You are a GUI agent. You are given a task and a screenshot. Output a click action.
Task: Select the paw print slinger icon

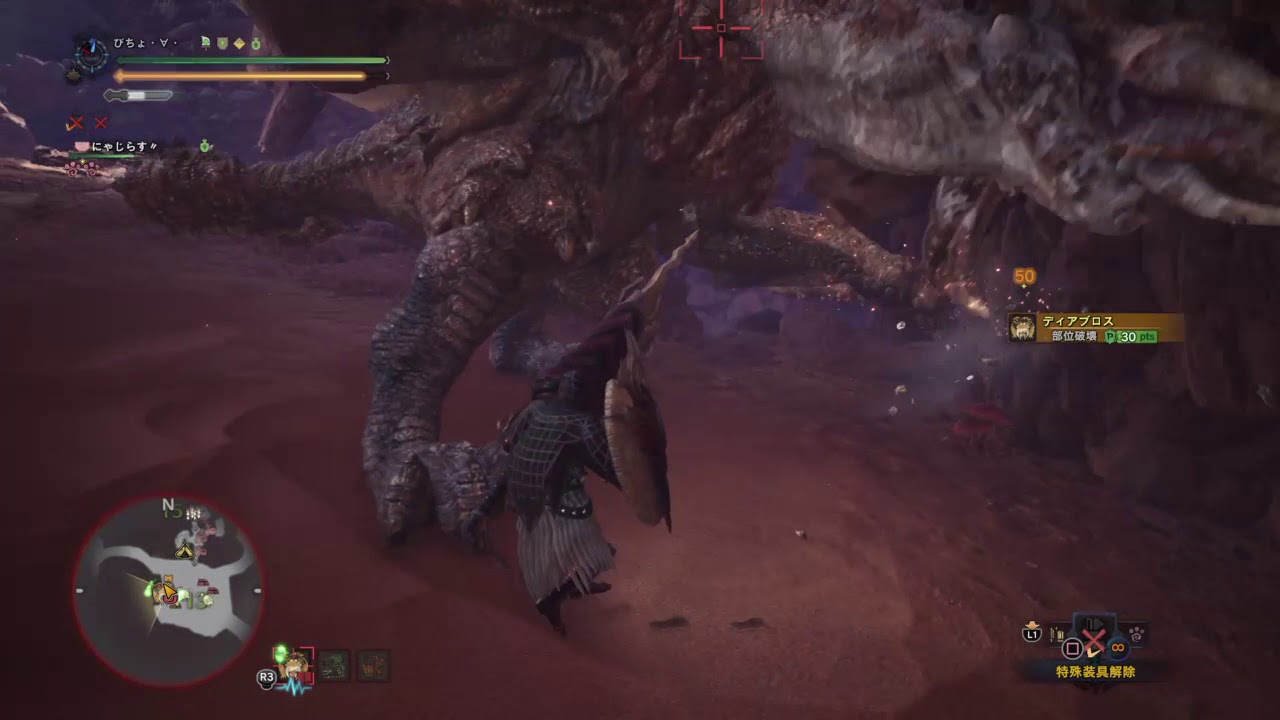point(1137,634)
